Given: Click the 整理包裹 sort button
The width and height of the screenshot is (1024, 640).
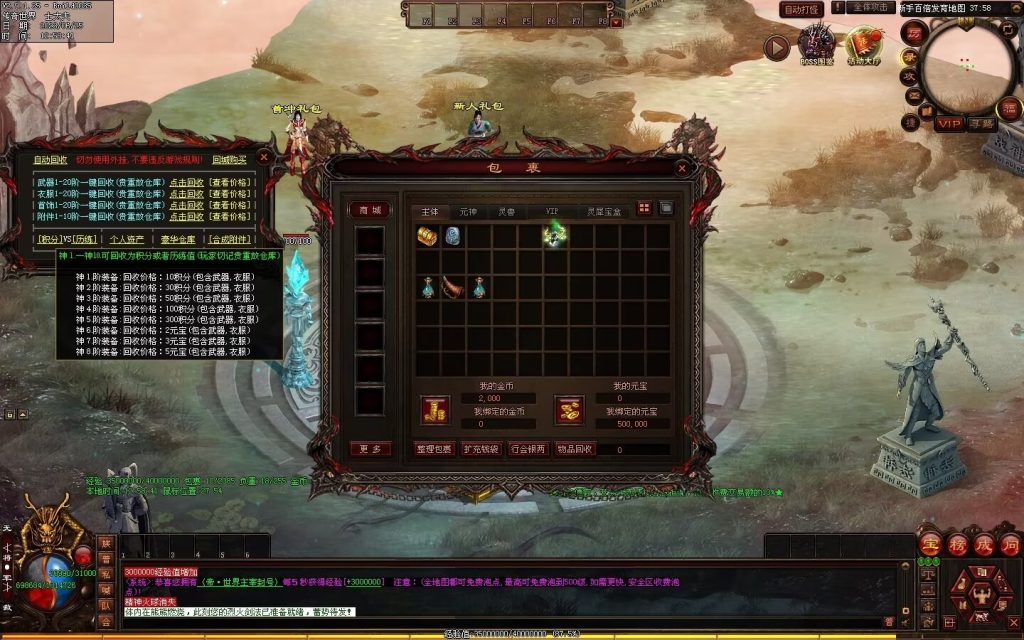Looking at the screenshot, I should point(434,450).
